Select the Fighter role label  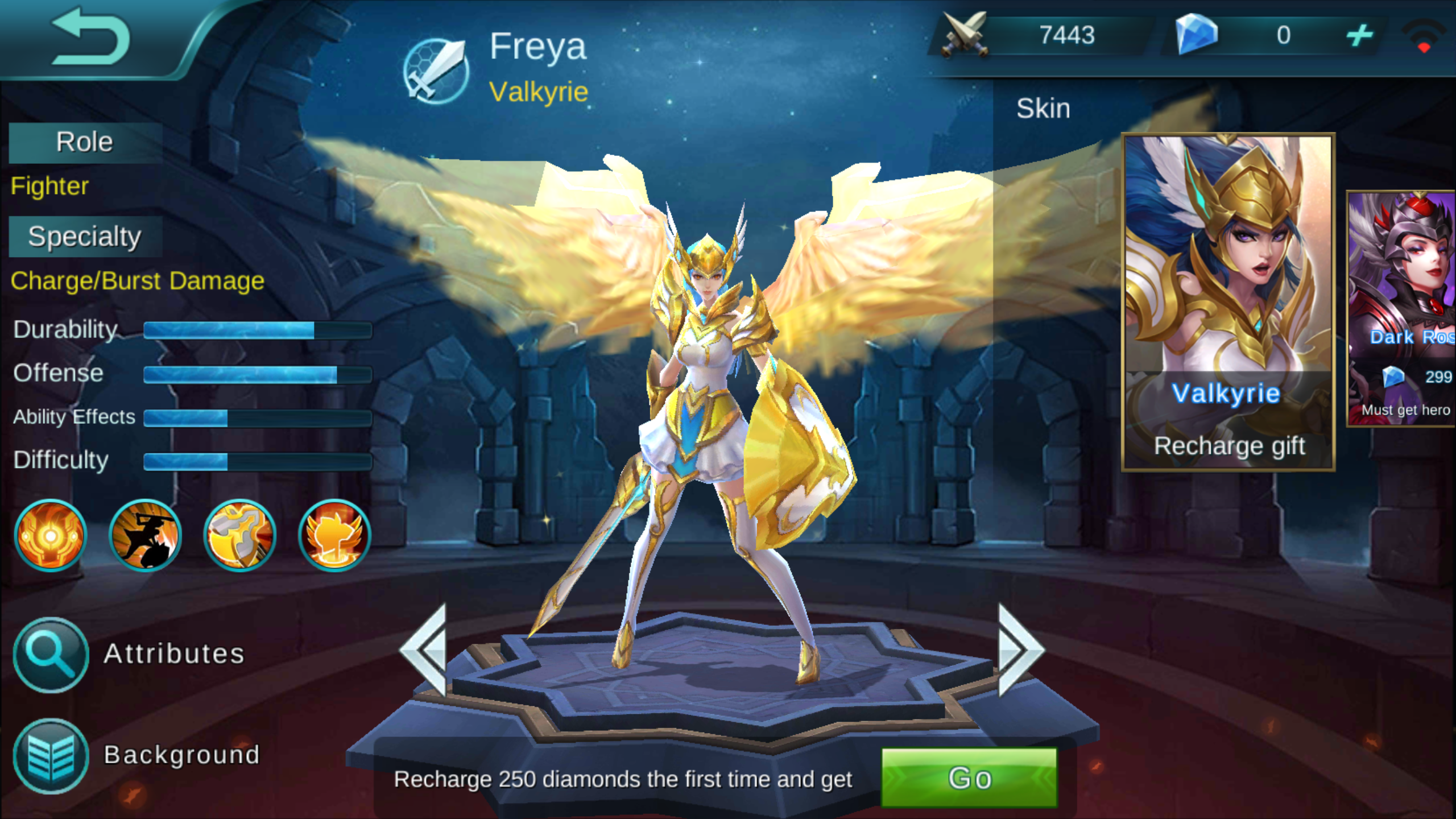pos(49,186)
